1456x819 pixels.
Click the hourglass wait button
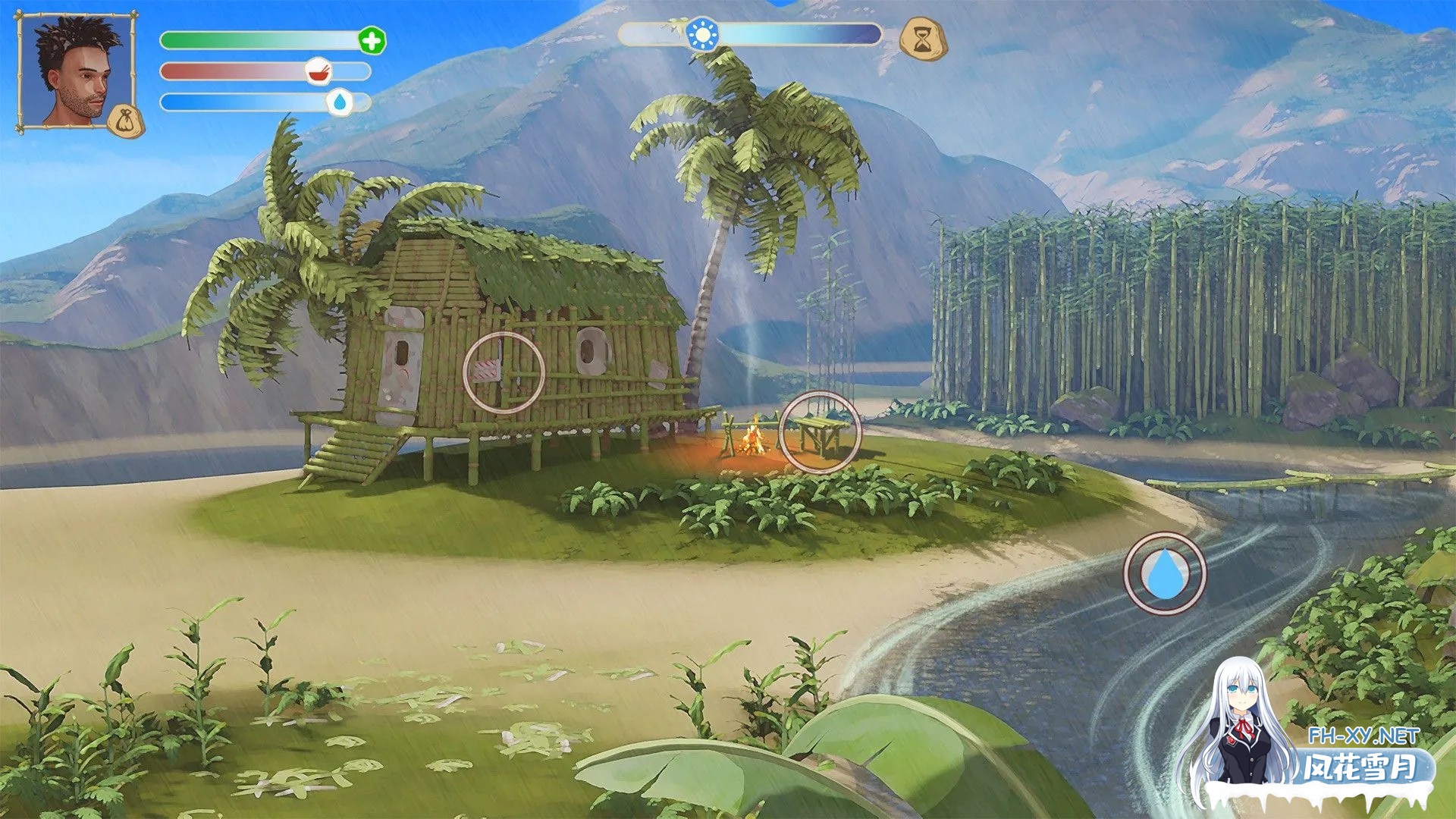click(x=922, y=39)
